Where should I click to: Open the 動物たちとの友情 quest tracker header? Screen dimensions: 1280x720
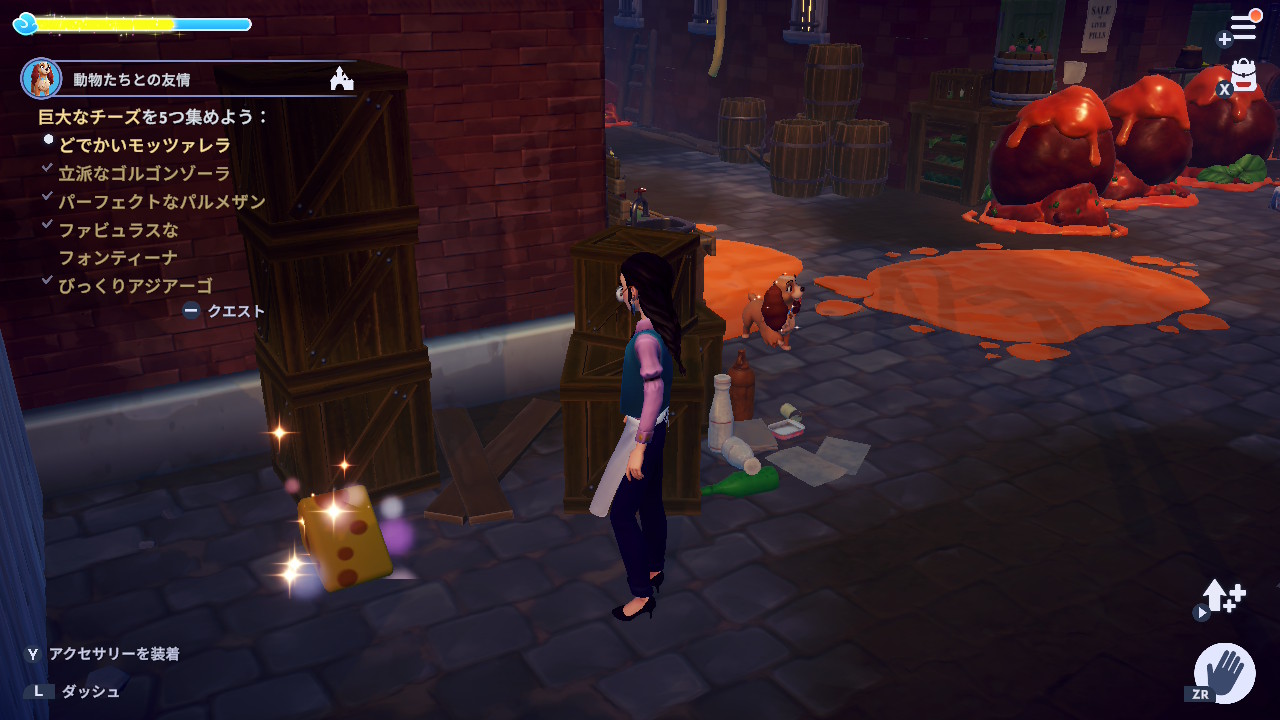pos(131,79)
